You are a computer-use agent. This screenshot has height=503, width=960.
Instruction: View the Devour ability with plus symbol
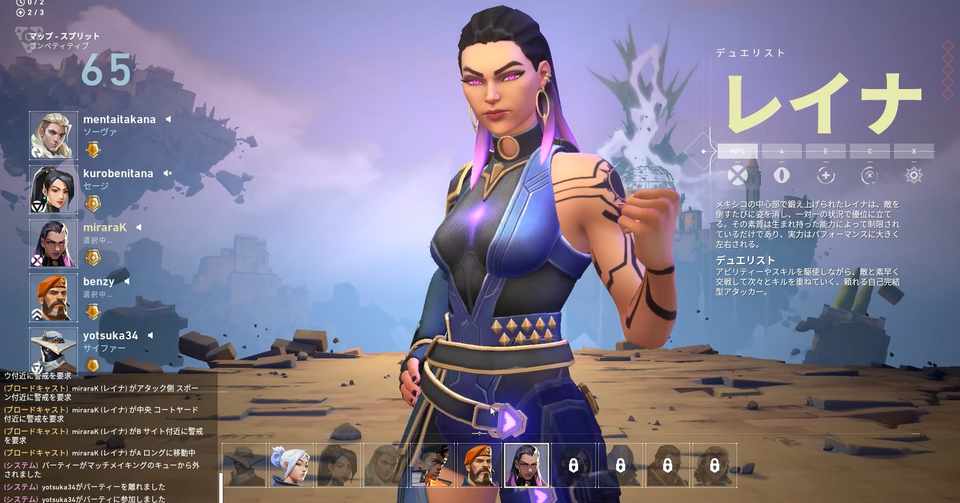pyautogui.click(x=826, y=175)
